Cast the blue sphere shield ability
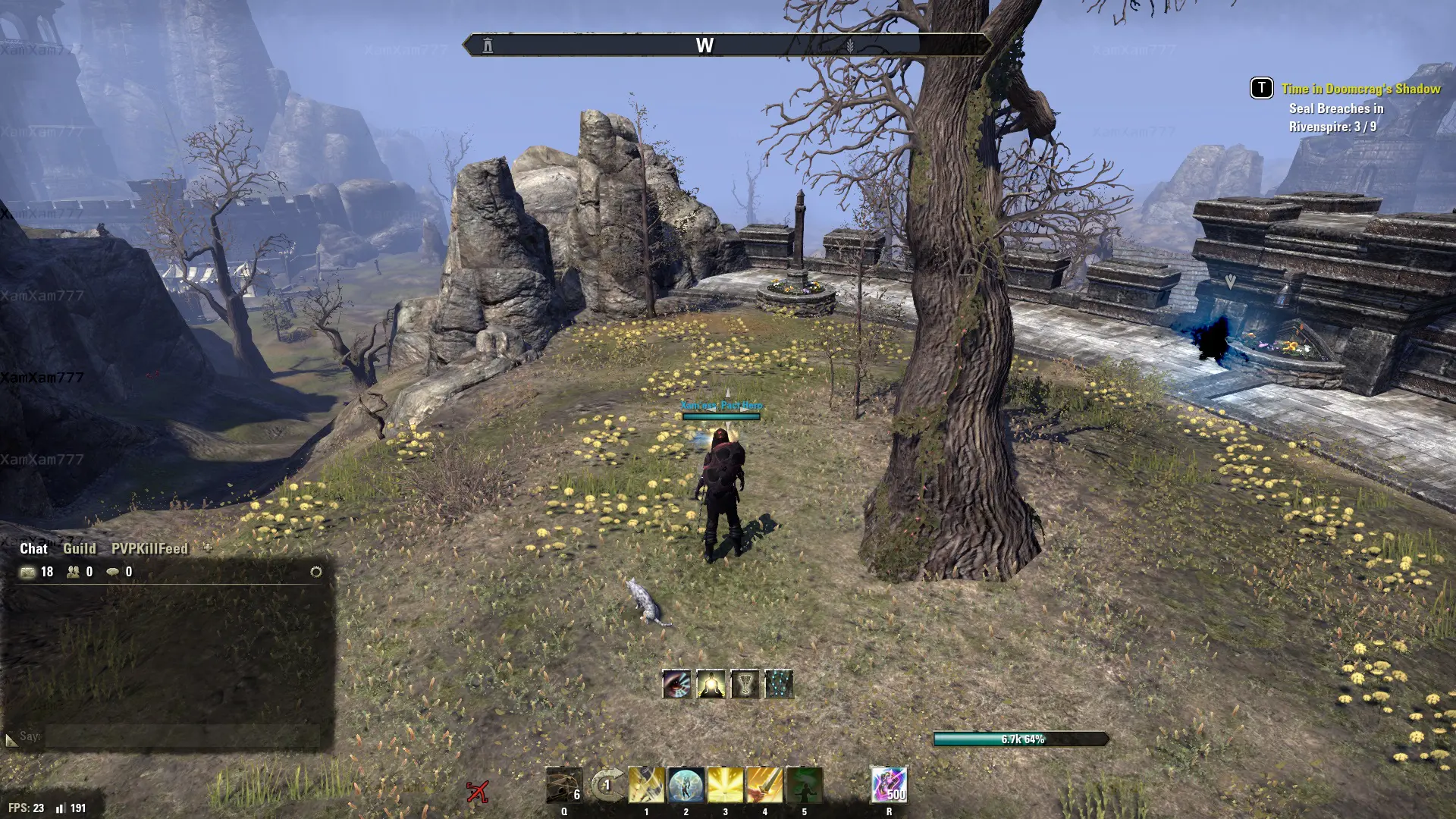 click(686, 785)
